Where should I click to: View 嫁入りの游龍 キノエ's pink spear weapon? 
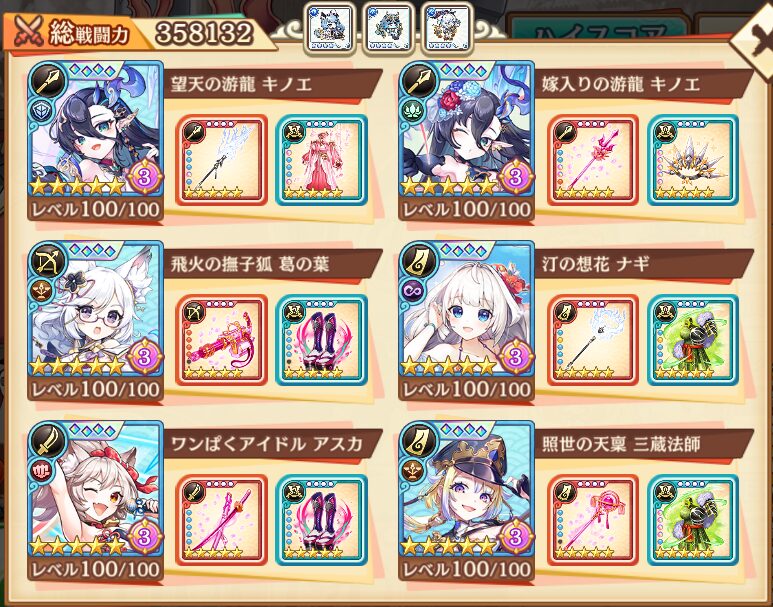coord(592,160)
